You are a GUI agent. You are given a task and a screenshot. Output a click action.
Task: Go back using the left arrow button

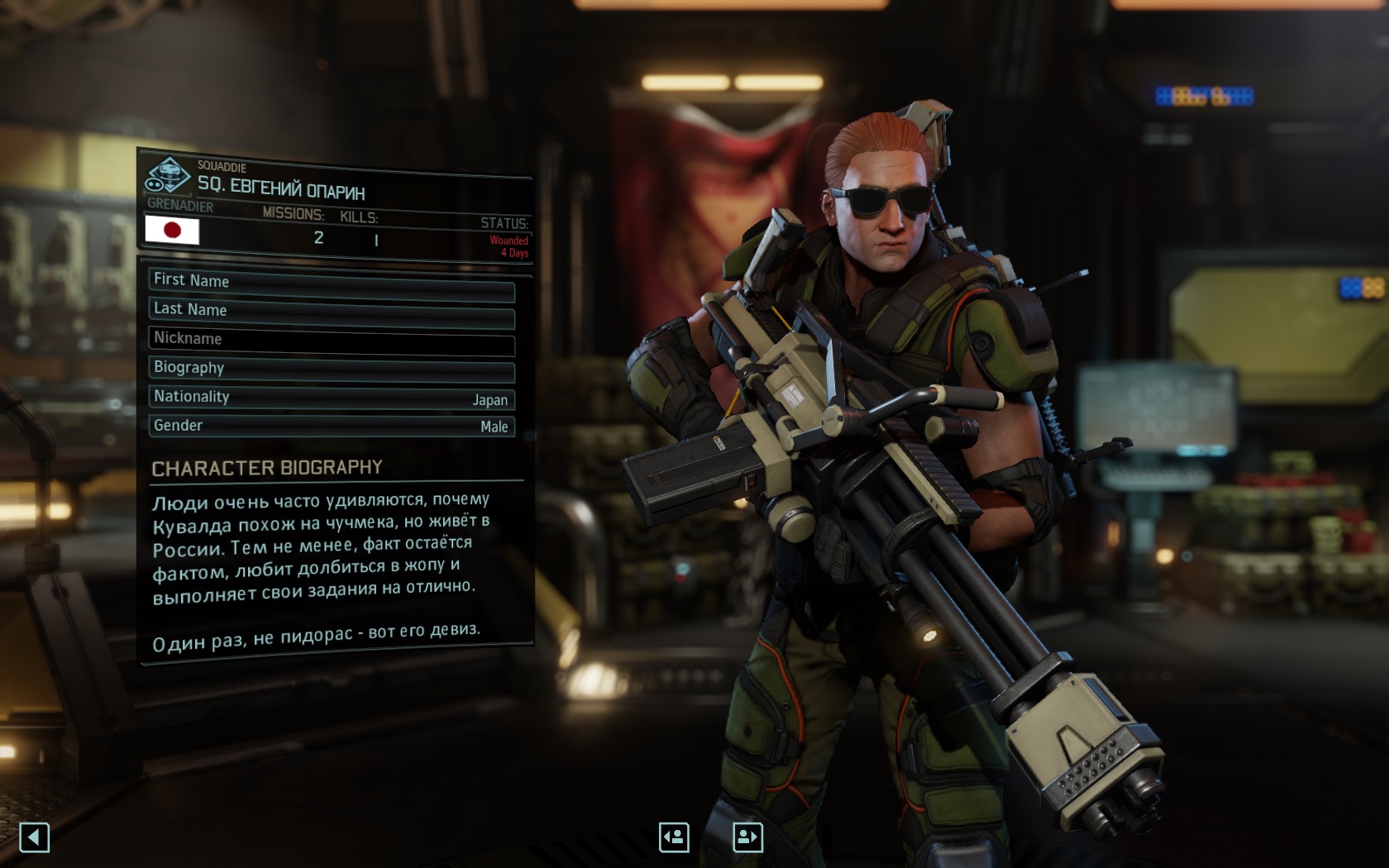point(35,837)
